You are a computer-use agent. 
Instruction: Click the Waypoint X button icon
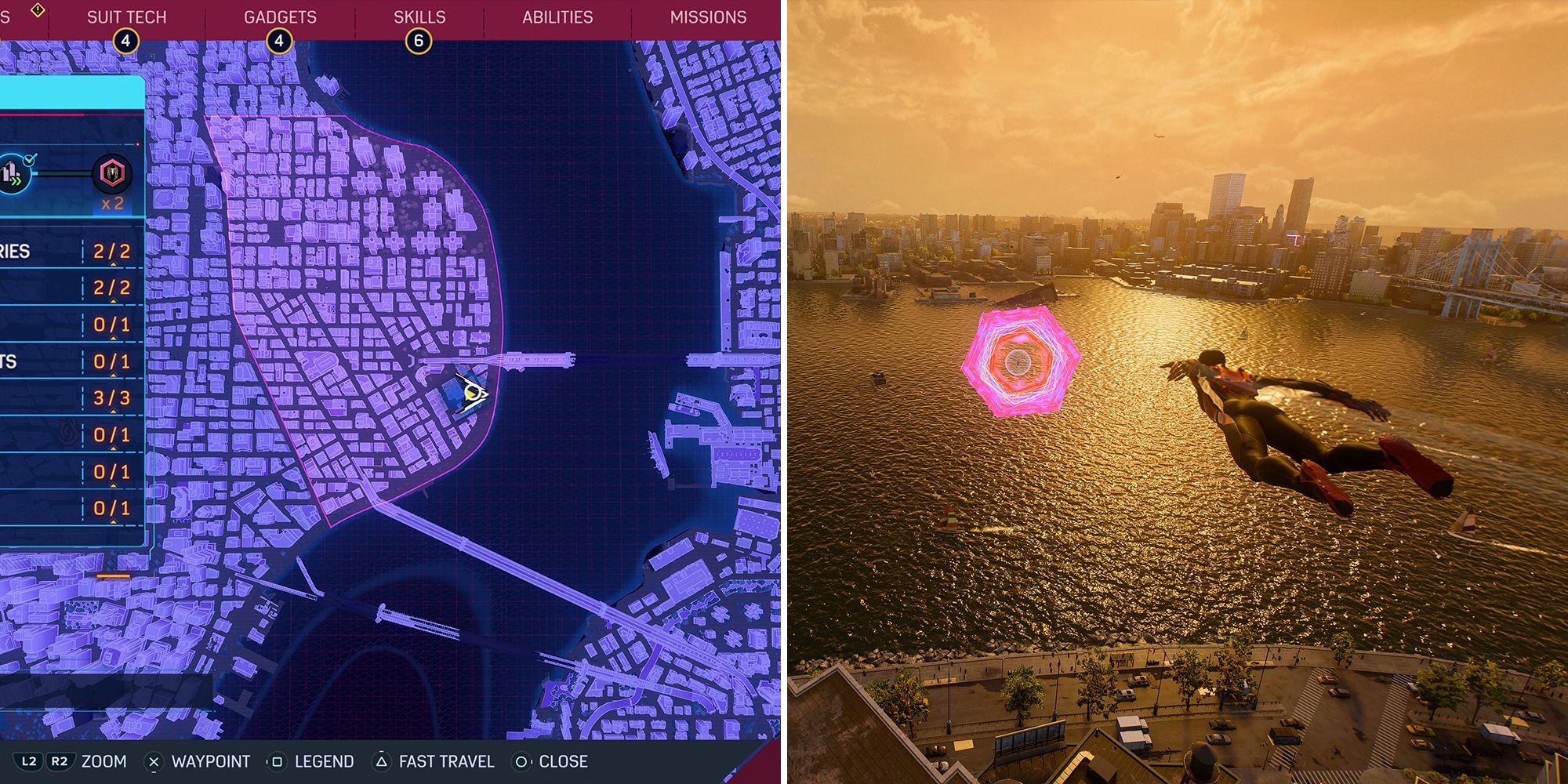(154, 760)
